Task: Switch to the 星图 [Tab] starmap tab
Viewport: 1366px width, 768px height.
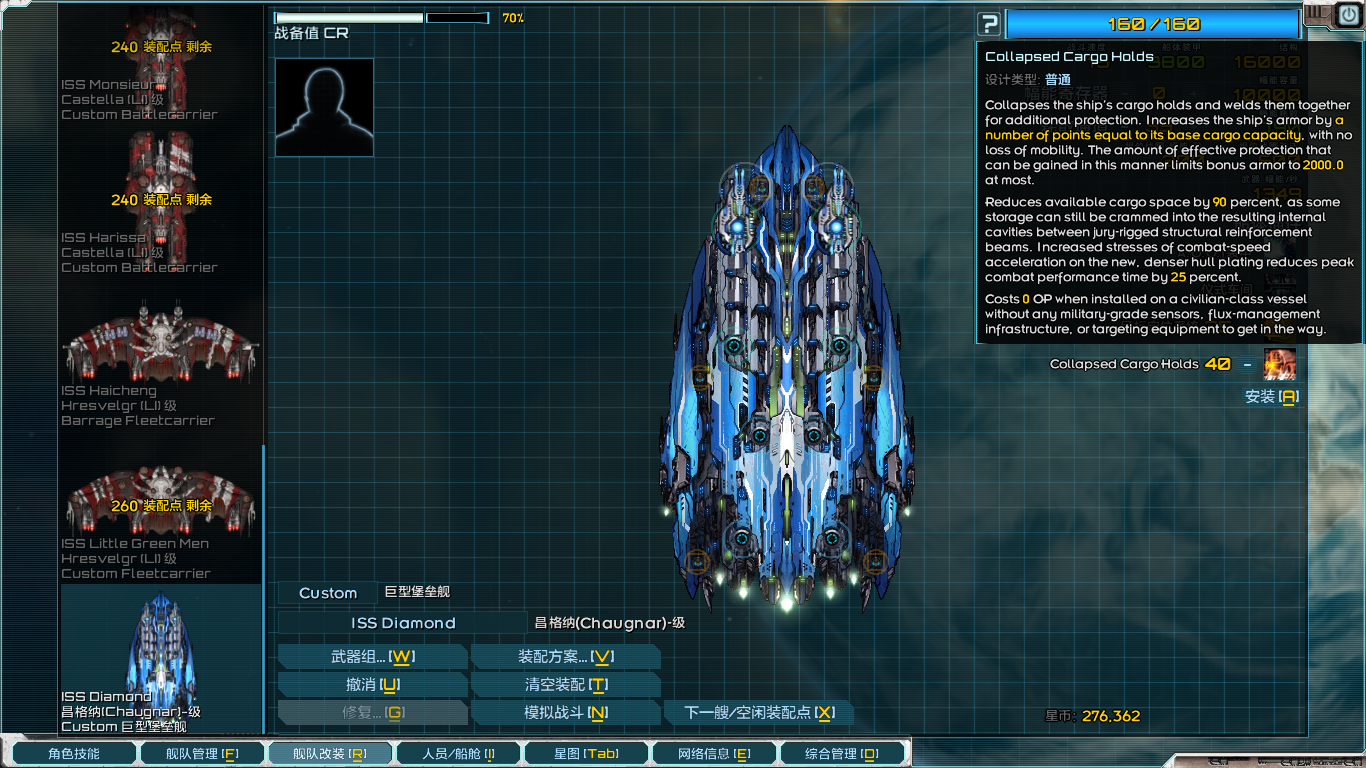Action: click(586, 753)
